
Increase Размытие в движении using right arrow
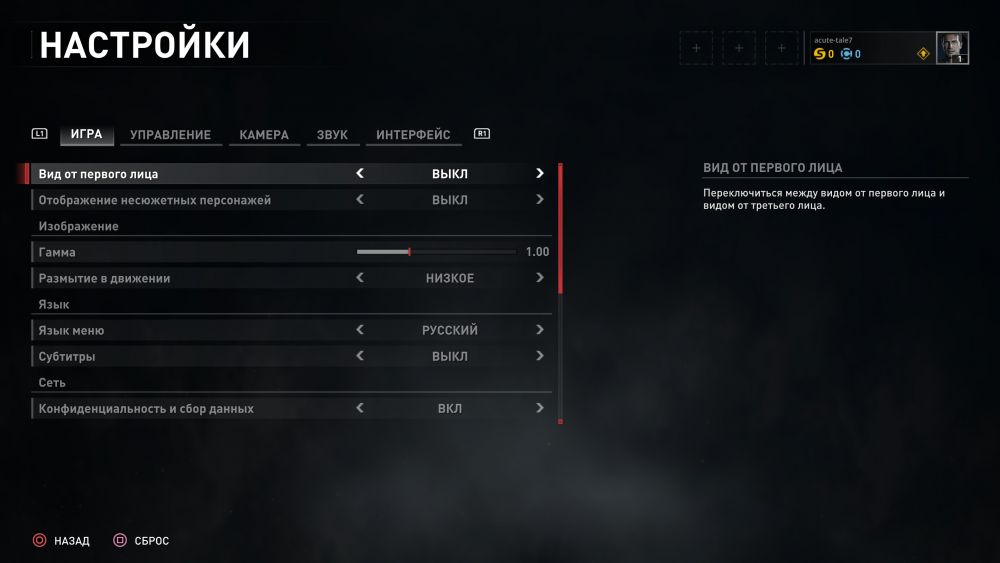(x=540, y=278)
